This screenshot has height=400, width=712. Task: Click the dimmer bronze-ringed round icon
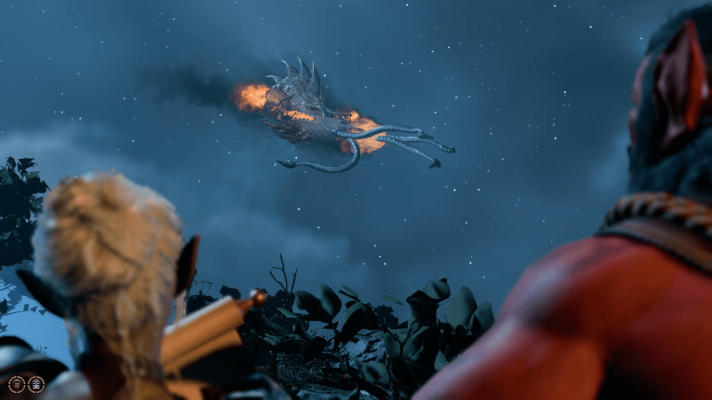pyautogui.click(x=17, y=384)
